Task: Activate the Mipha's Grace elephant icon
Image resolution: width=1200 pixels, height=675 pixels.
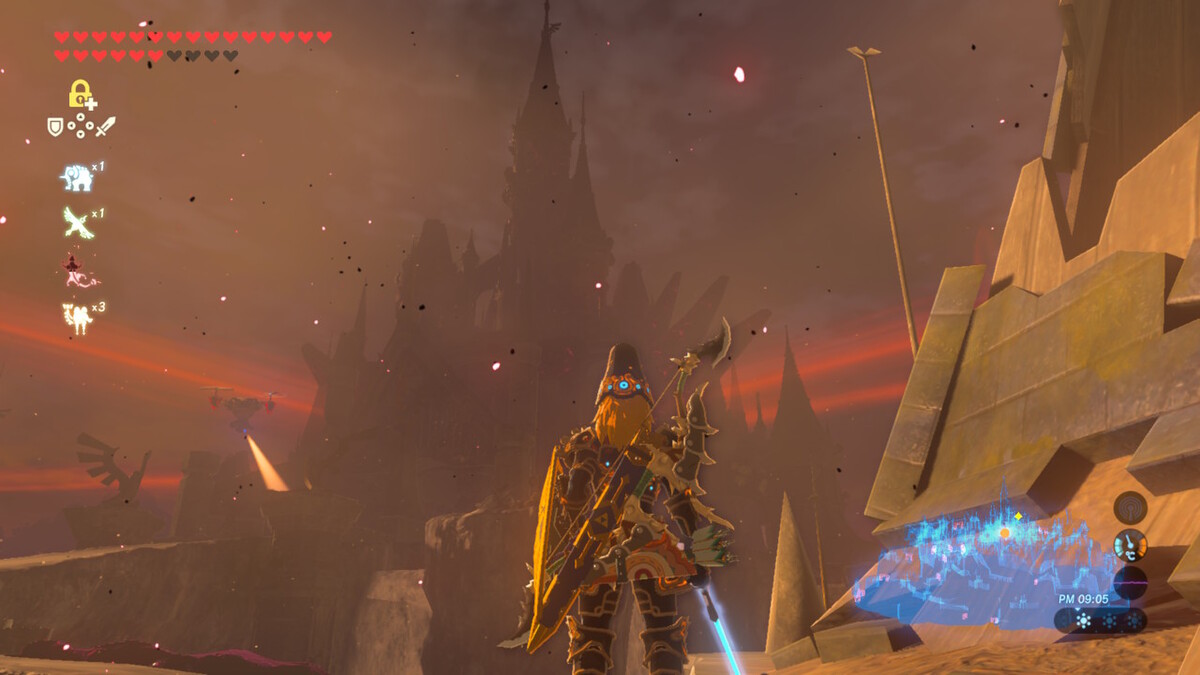Action: point(77,178)
